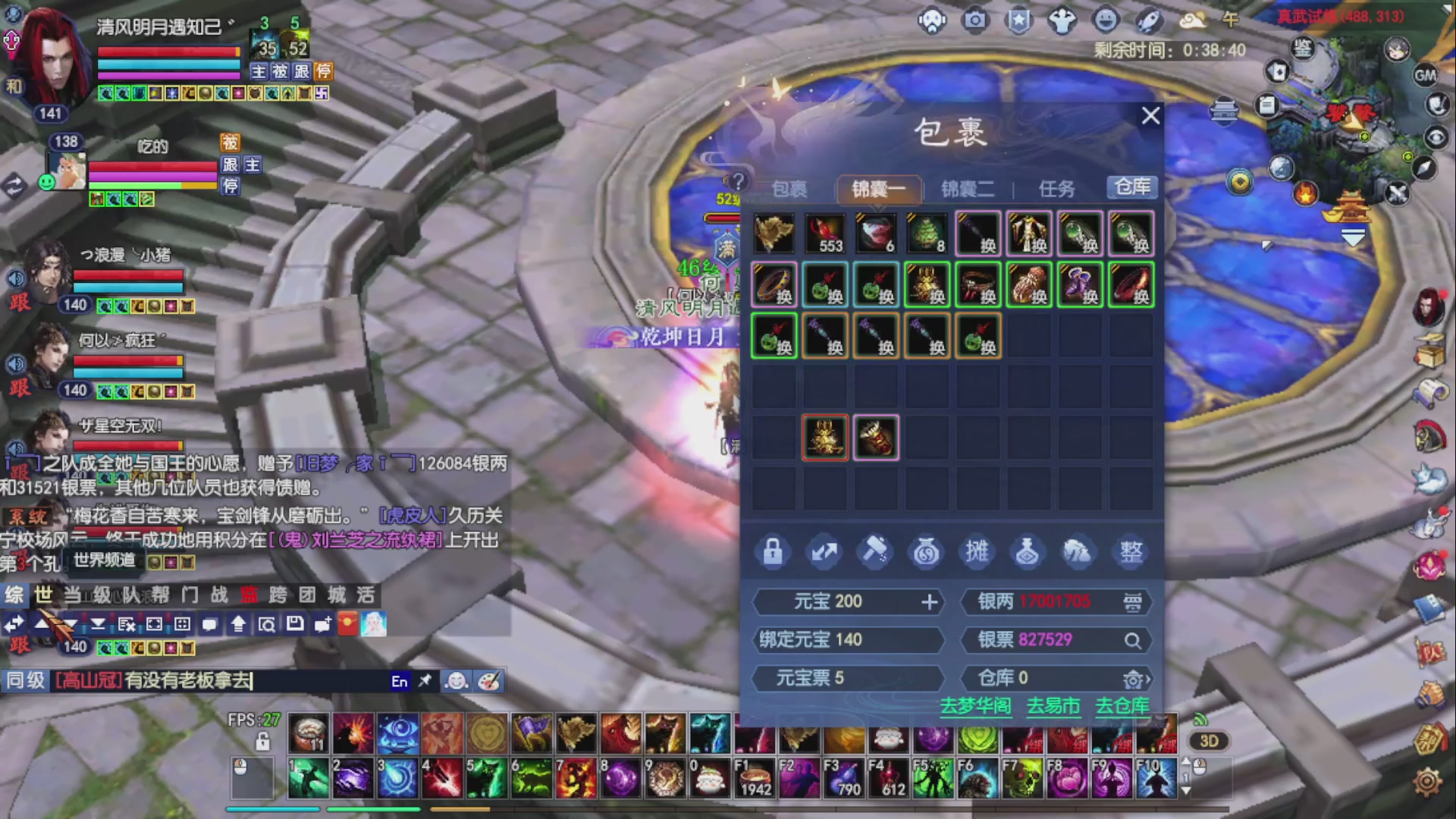Screen dimensions: 1456x819
Task: Close the 包裹 inventory window
Action: click(1150, 116)
